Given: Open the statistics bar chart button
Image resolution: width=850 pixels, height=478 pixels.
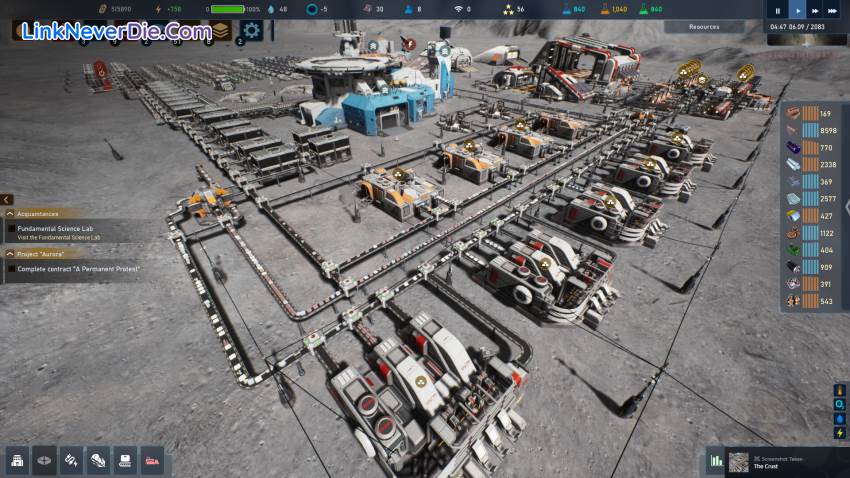Looking at the screenshot, I should 716,461.
